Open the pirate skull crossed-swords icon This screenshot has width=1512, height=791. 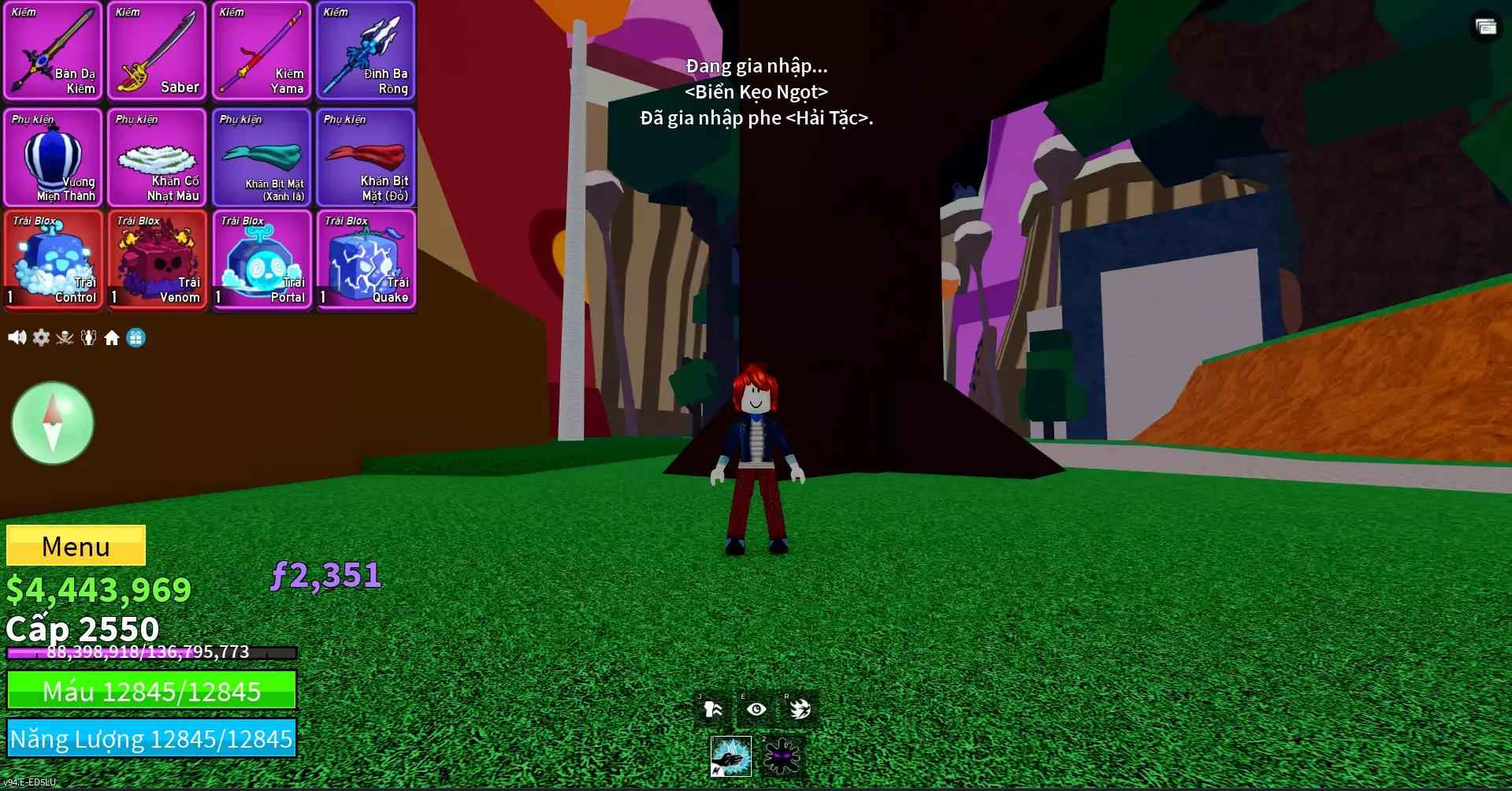[65, 338]
